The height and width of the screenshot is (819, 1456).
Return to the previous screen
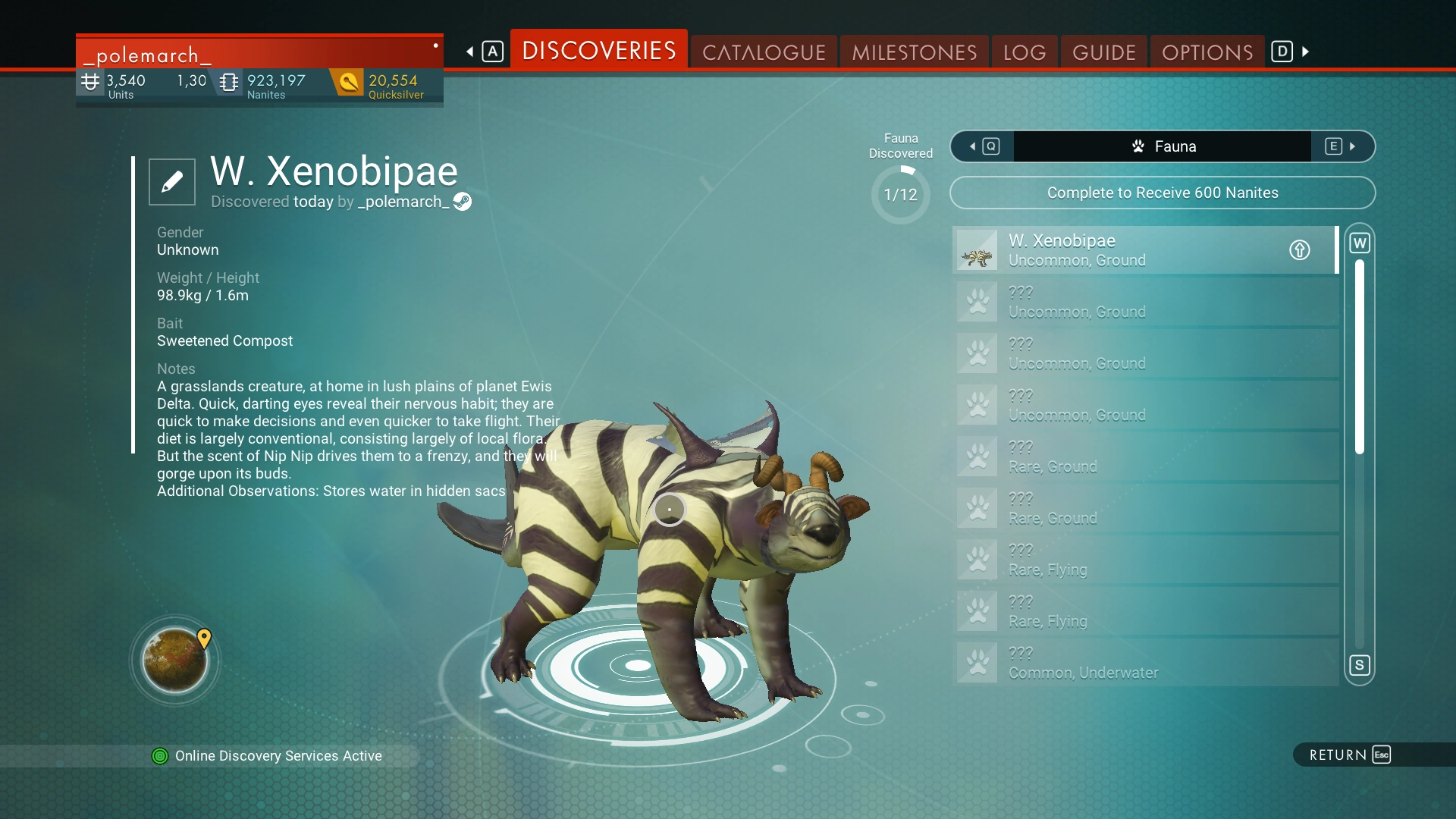[1350, 755]
